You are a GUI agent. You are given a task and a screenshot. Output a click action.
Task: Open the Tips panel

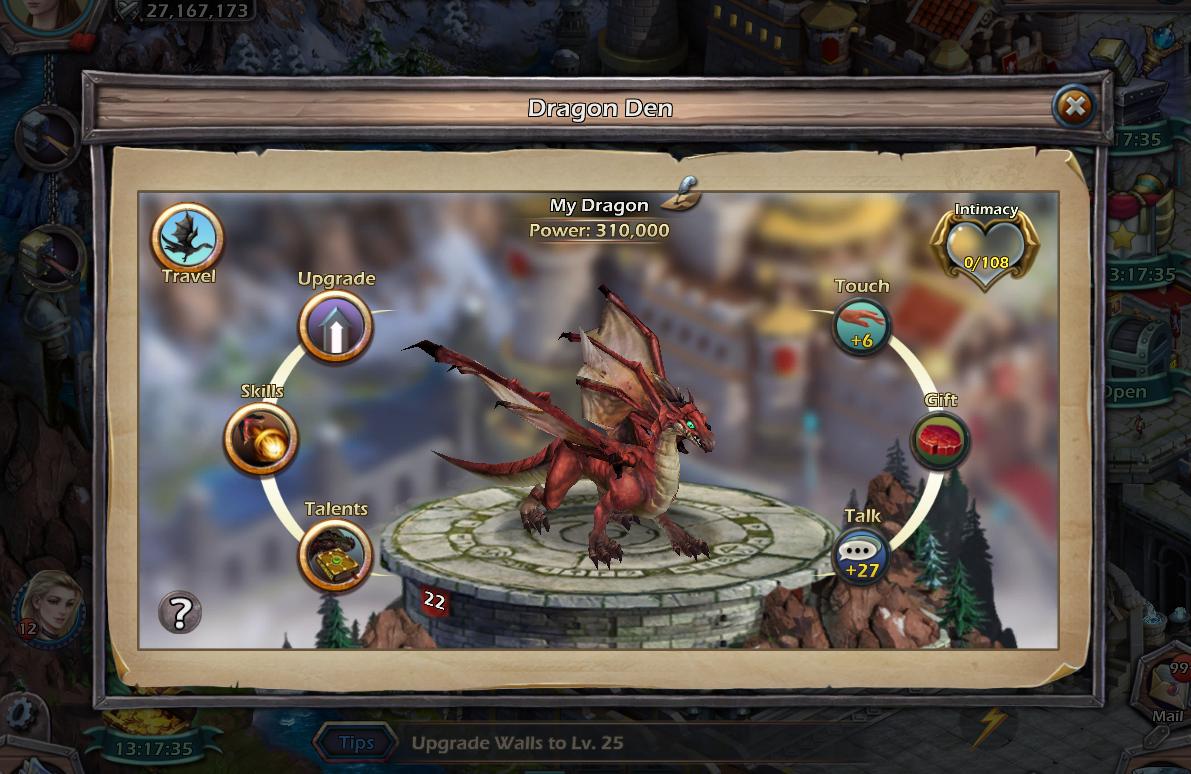(357, 743)
